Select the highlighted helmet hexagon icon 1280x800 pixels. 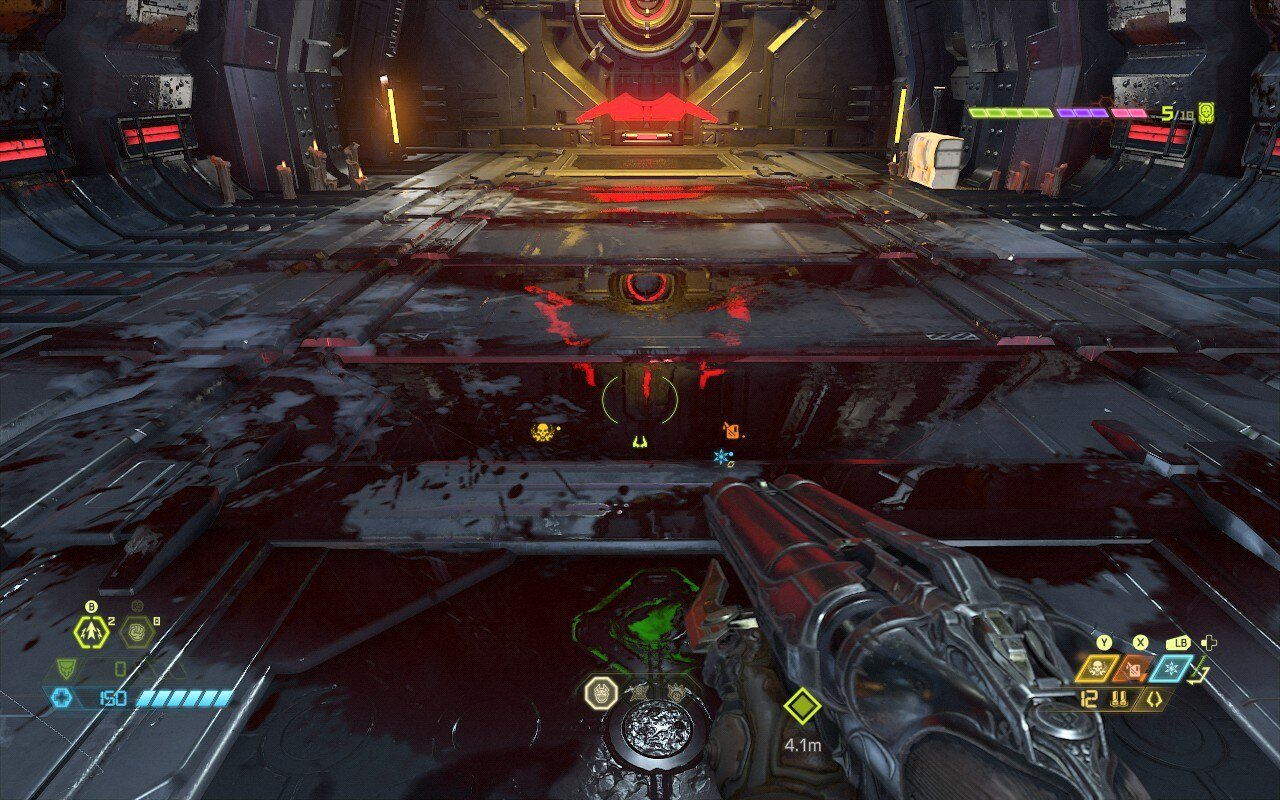tap(600, 692)
